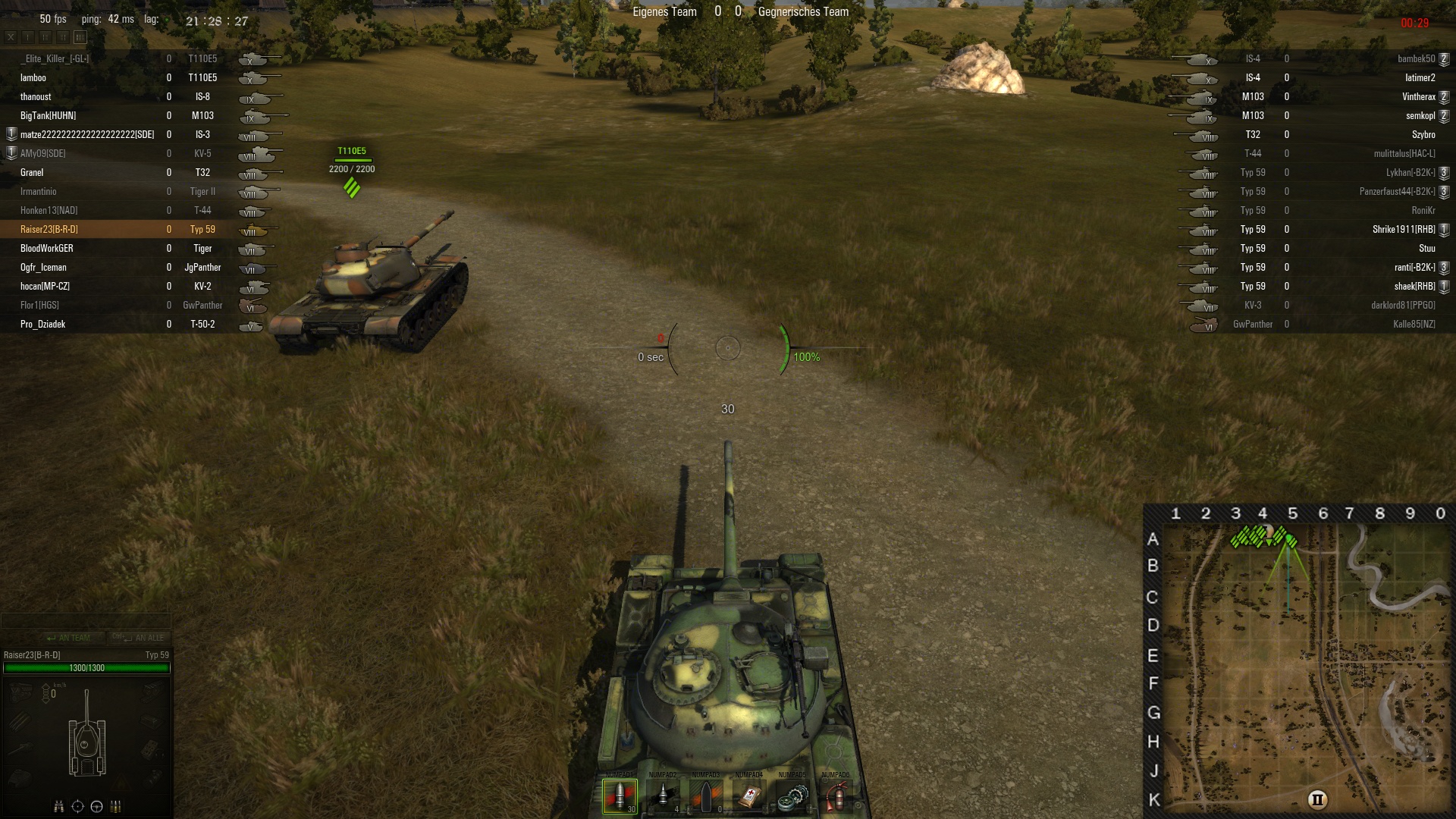
Task: Activate the repair kit gear consumable
Action: tap(792, 796)
